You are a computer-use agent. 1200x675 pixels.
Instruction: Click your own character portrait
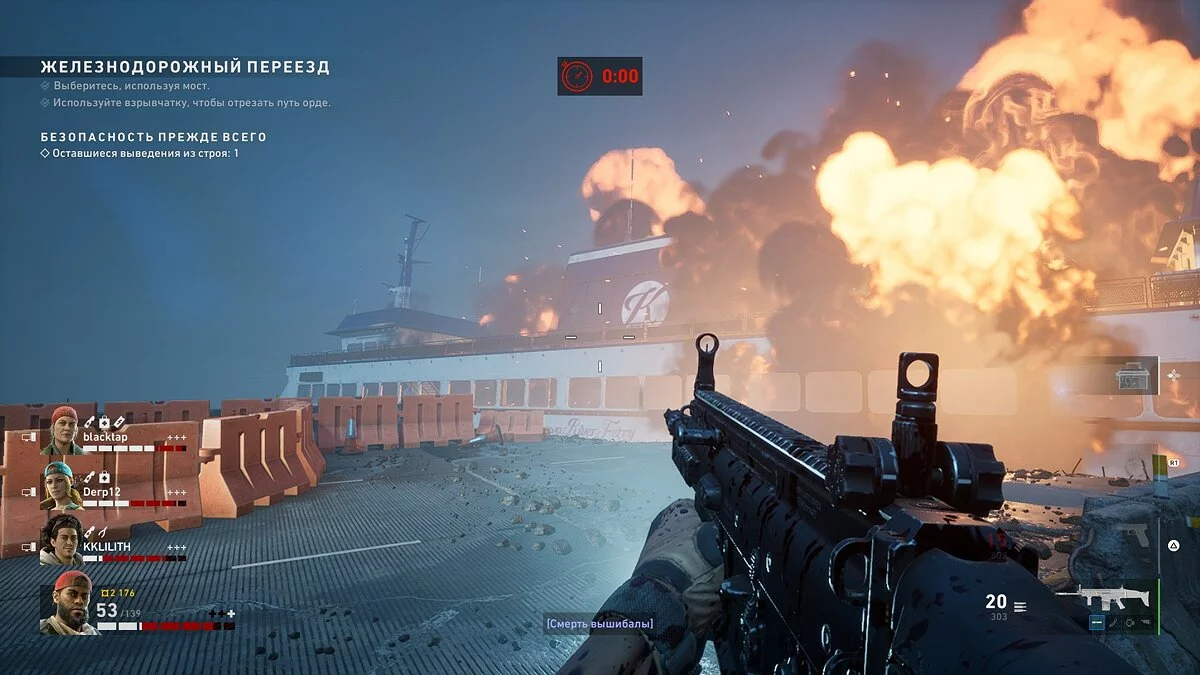(x=68, y=604)
